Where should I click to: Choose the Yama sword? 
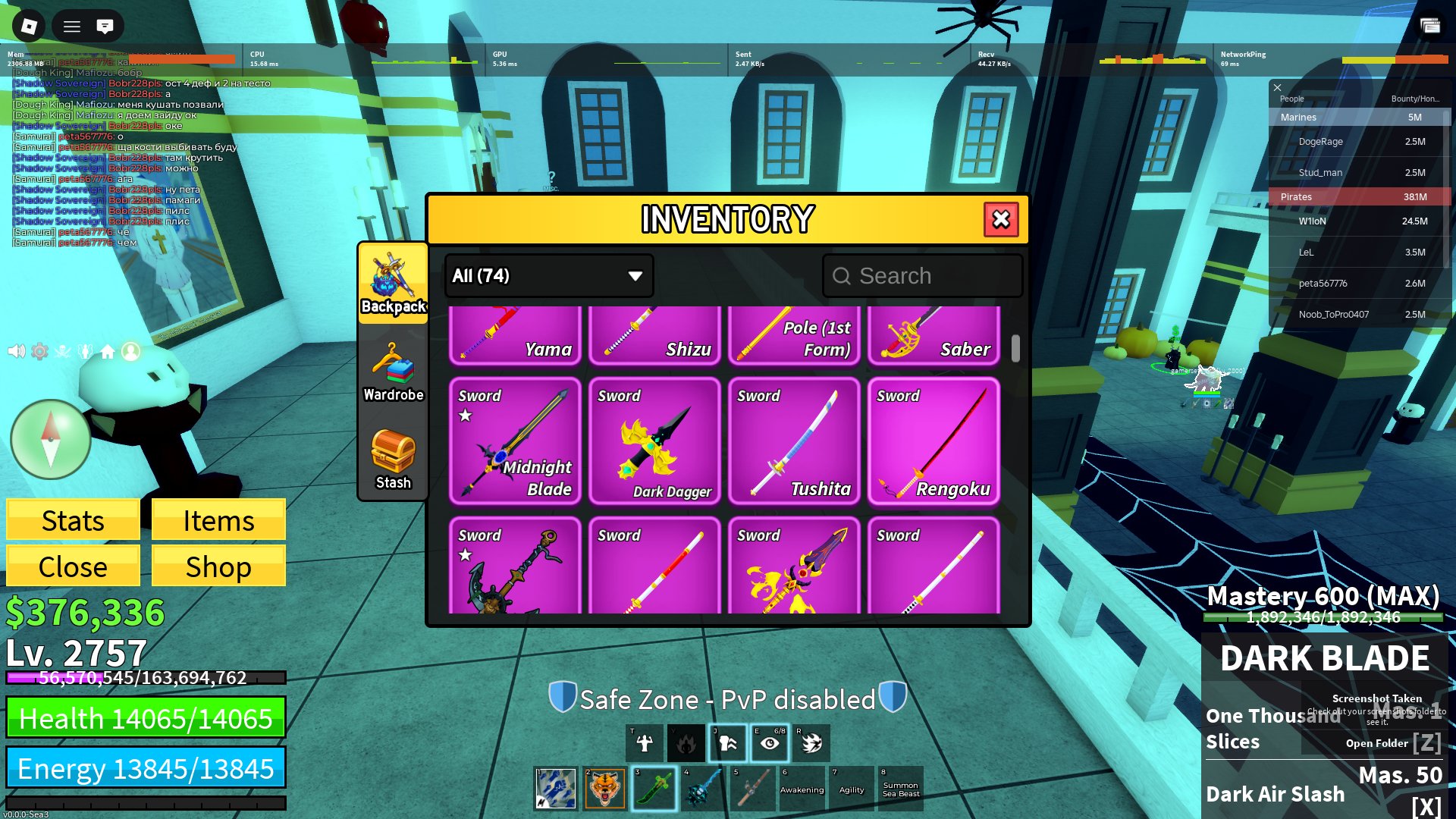[x=515, y=335]
